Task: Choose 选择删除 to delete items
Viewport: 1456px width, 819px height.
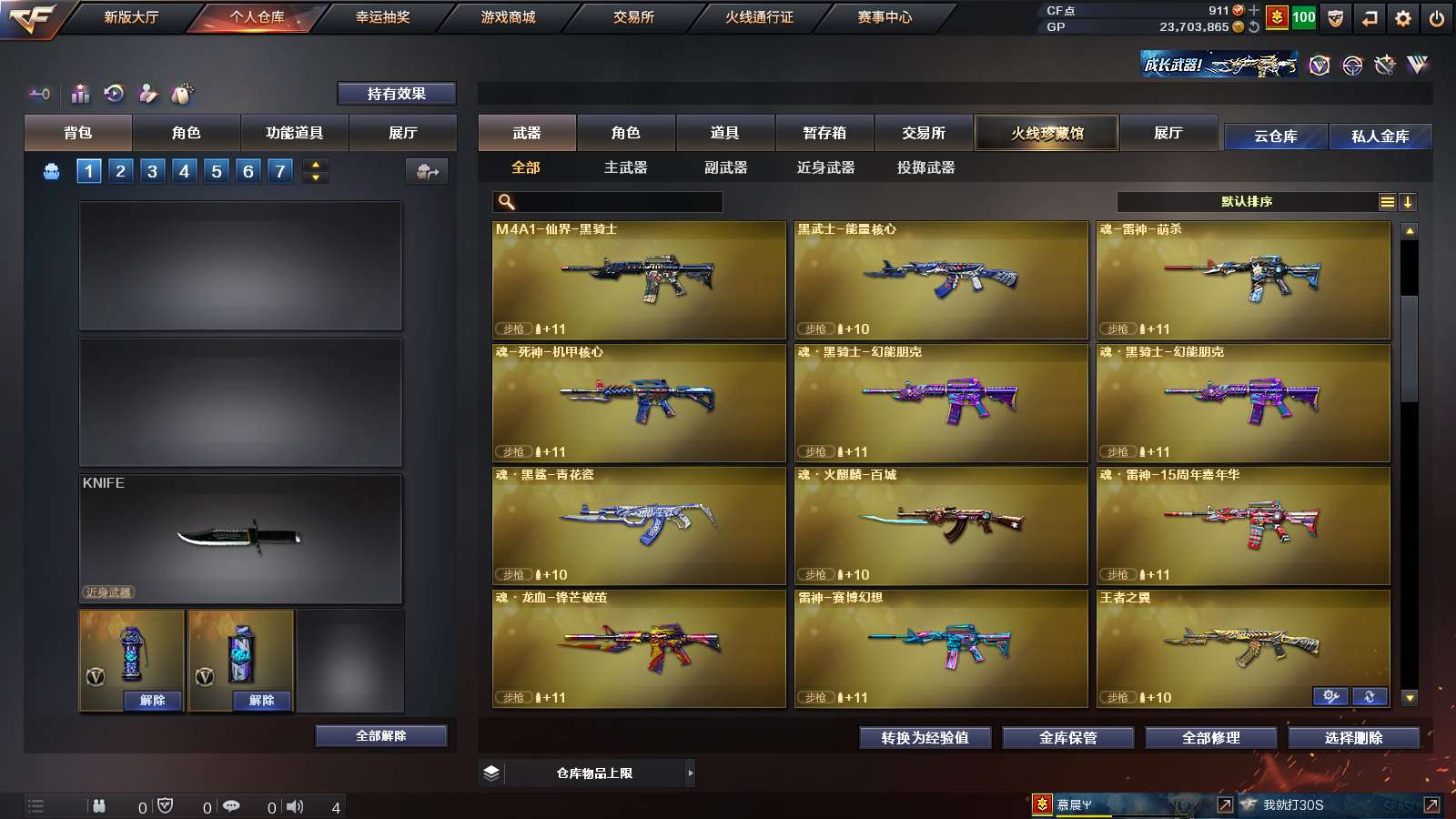Action: [1353, 738]
